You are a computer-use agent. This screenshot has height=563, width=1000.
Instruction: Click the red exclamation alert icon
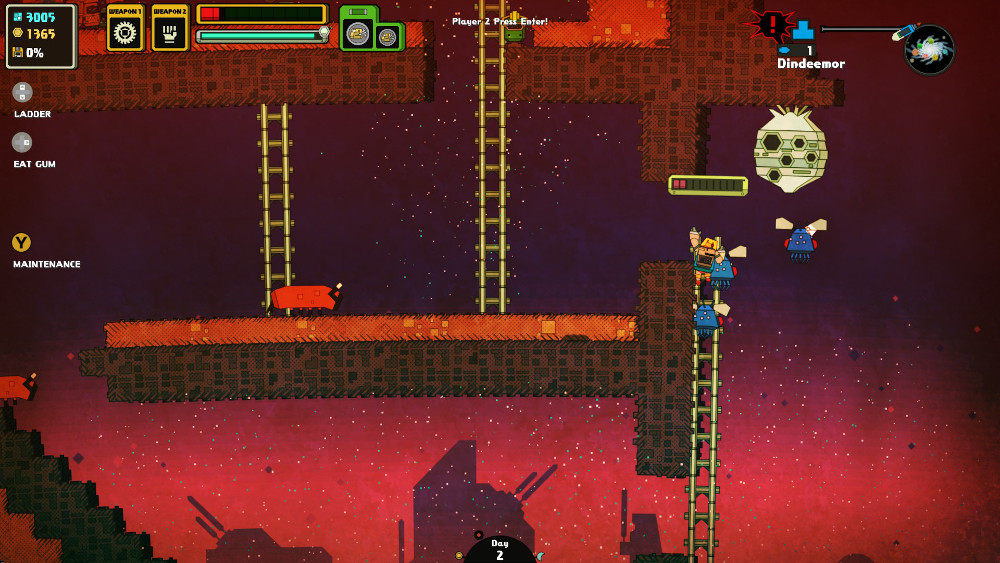[772, 25]
